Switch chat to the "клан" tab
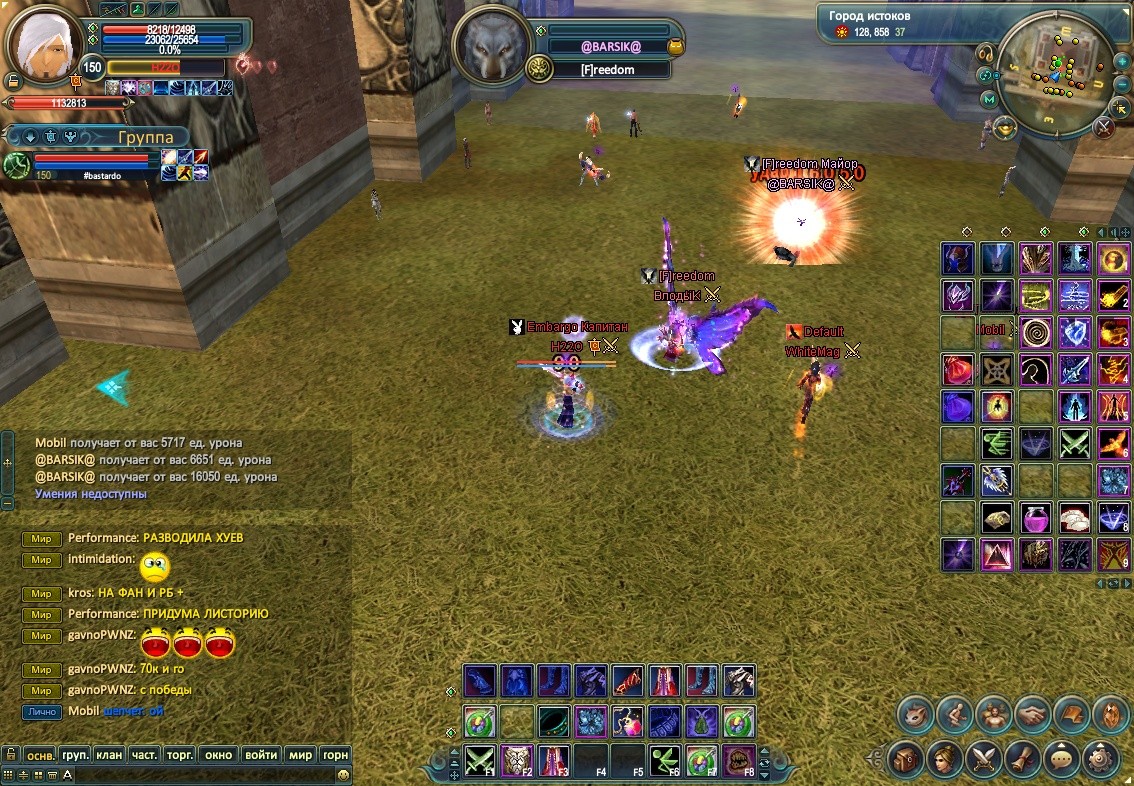The width and height of the screenshot is (1134, 786). 109,755
